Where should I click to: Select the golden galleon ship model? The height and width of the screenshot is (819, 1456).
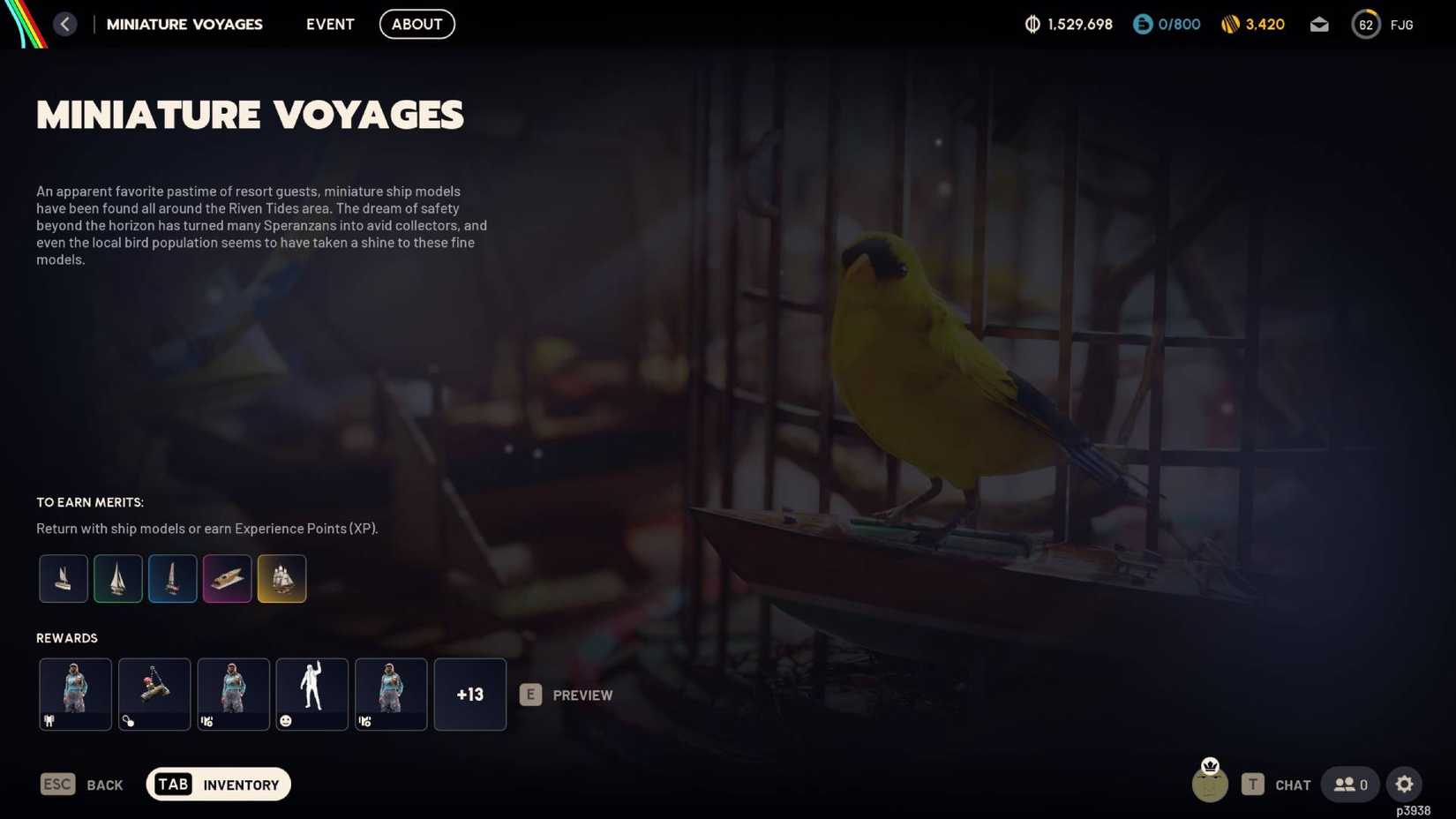coord(281,578)
